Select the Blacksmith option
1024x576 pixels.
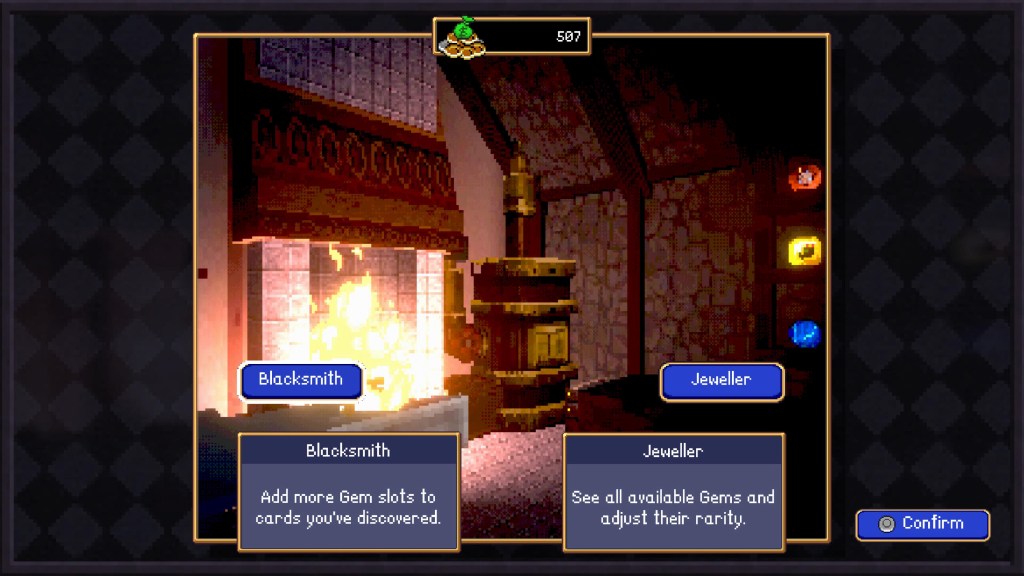pyautogui.click(x=300, y=380)
